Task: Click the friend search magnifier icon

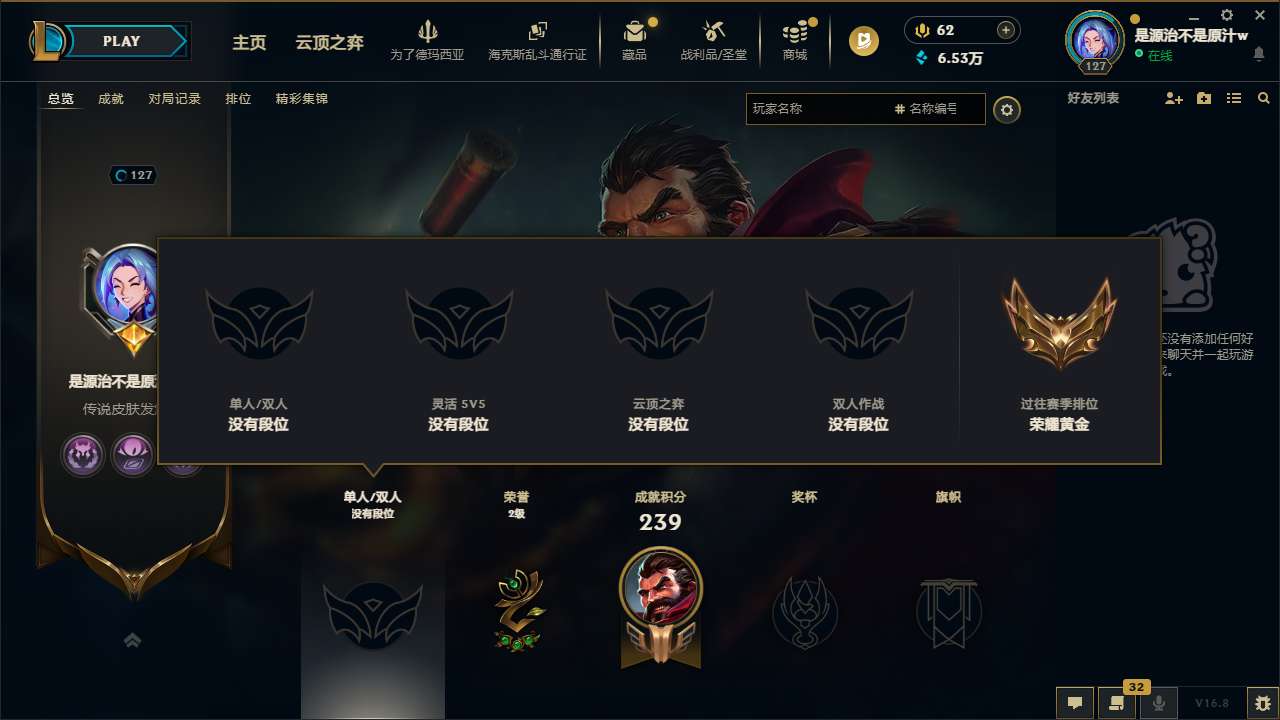Action: (x=1263, y=98)
